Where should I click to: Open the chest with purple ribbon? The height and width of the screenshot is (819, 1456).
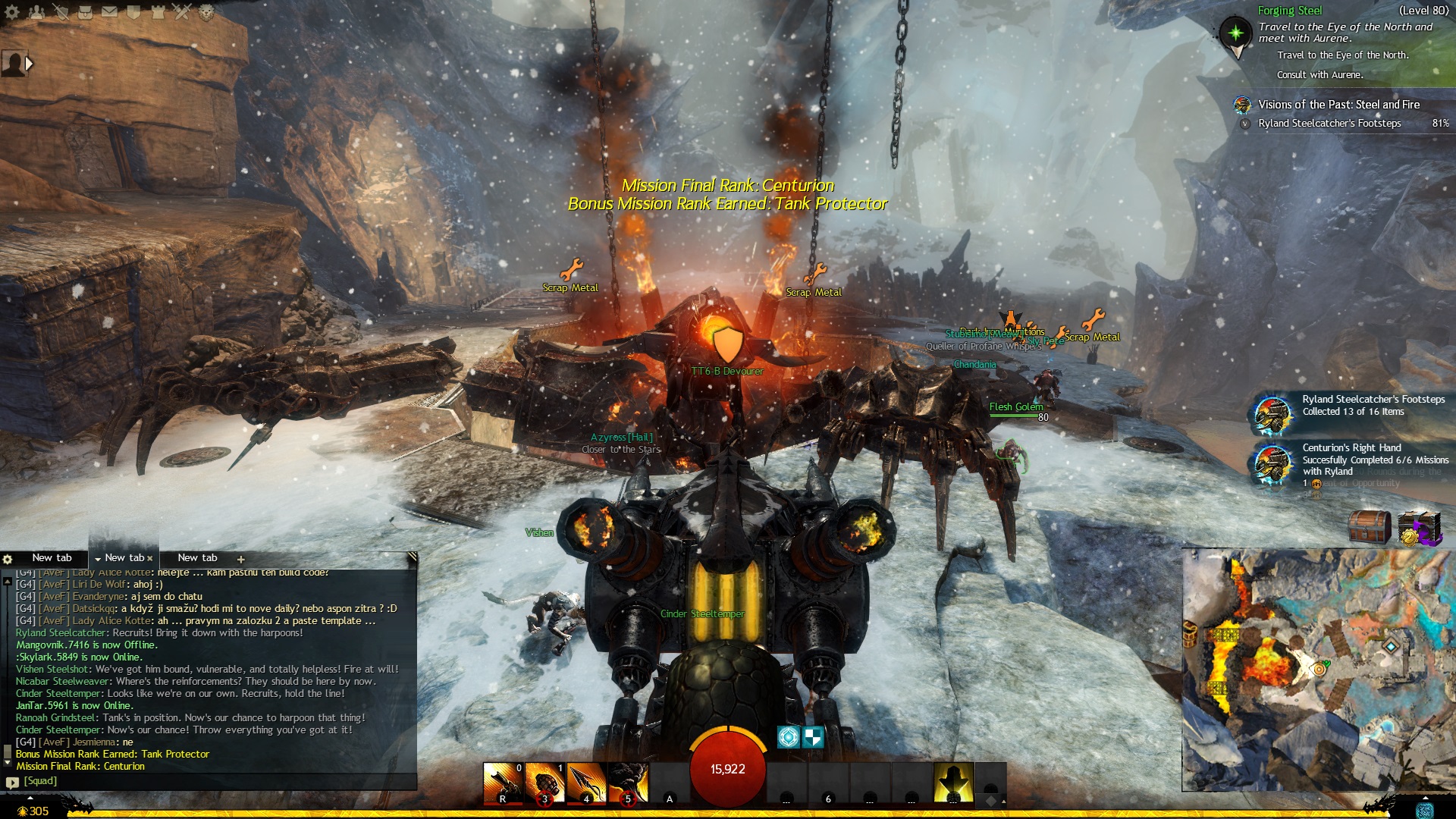(1418, 528)
